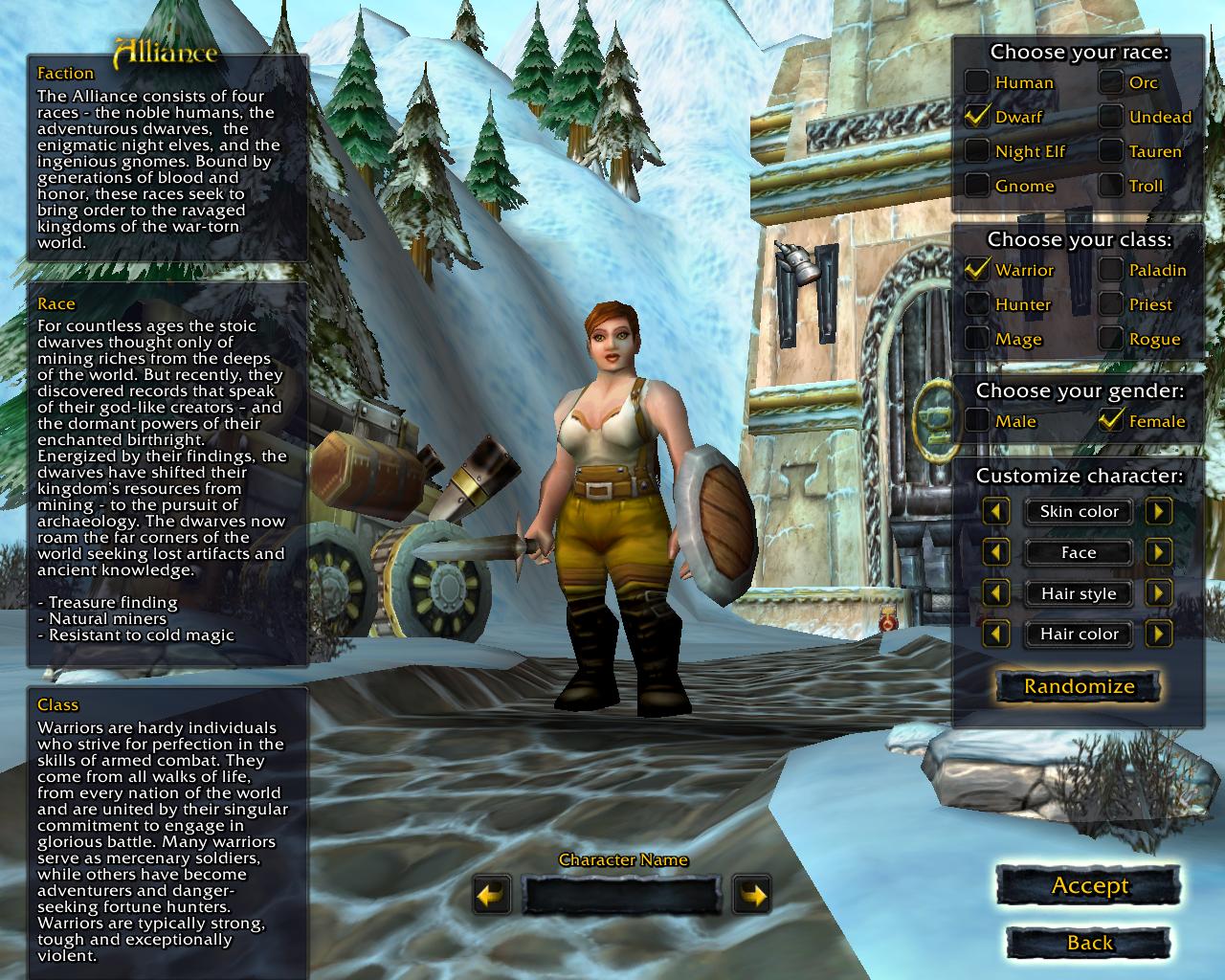Choose the Undead race
The width and height of the screenshot is (1225, 980).
point(1111,117)
